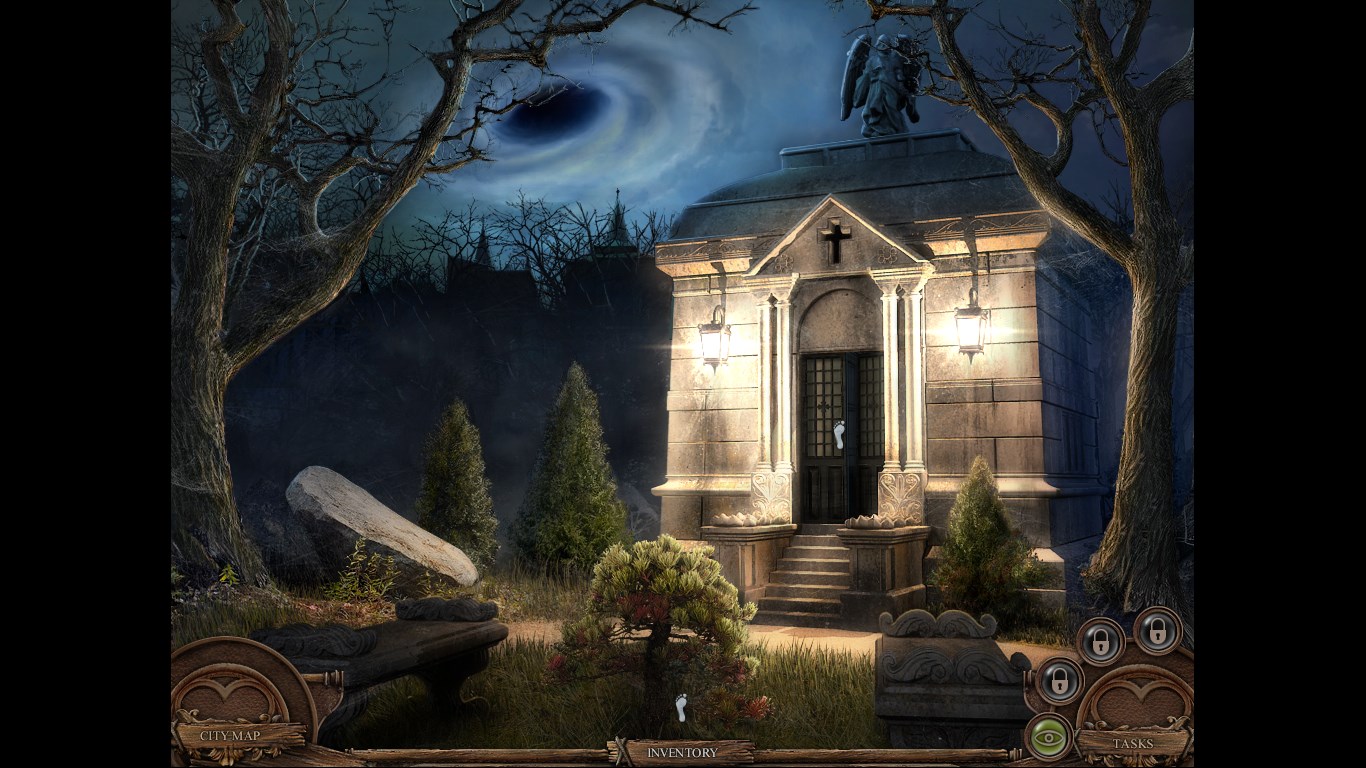Open the City Map

tap(230, 736)
